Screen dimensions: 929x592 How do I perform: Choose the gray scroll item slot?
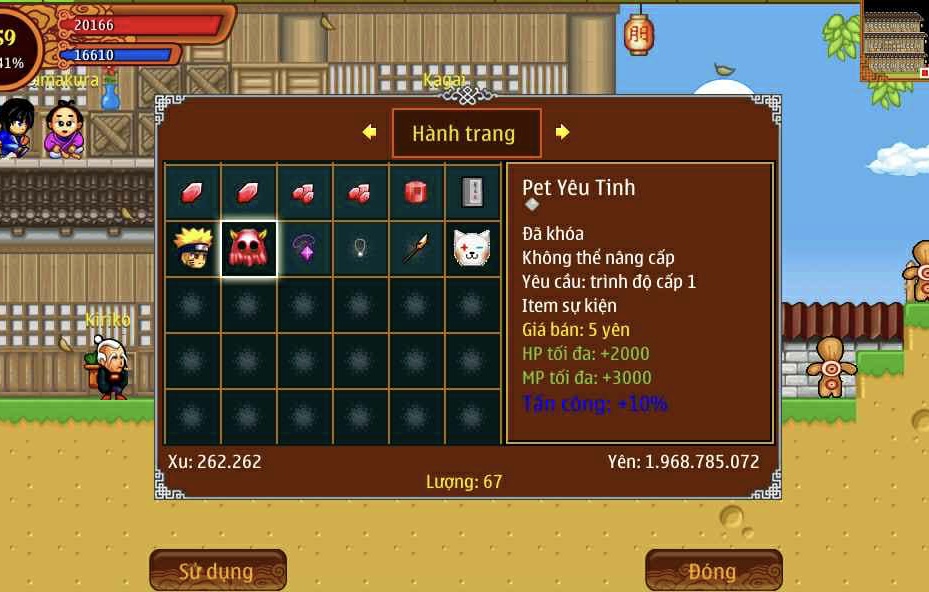[472, 192]
